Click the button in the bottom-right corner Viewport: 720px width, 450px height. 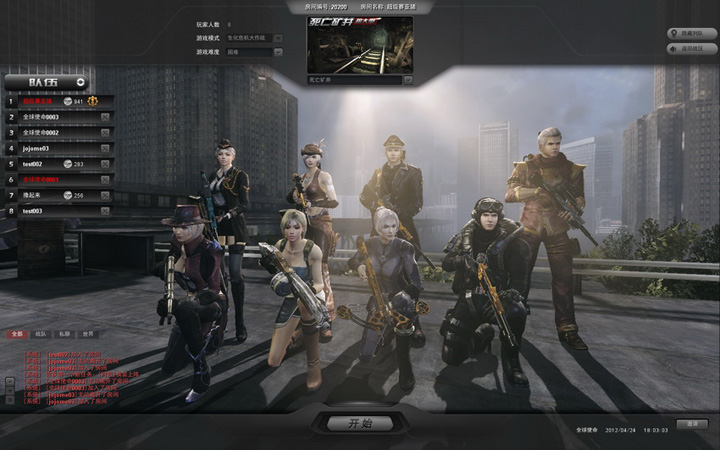click(691, 425)
